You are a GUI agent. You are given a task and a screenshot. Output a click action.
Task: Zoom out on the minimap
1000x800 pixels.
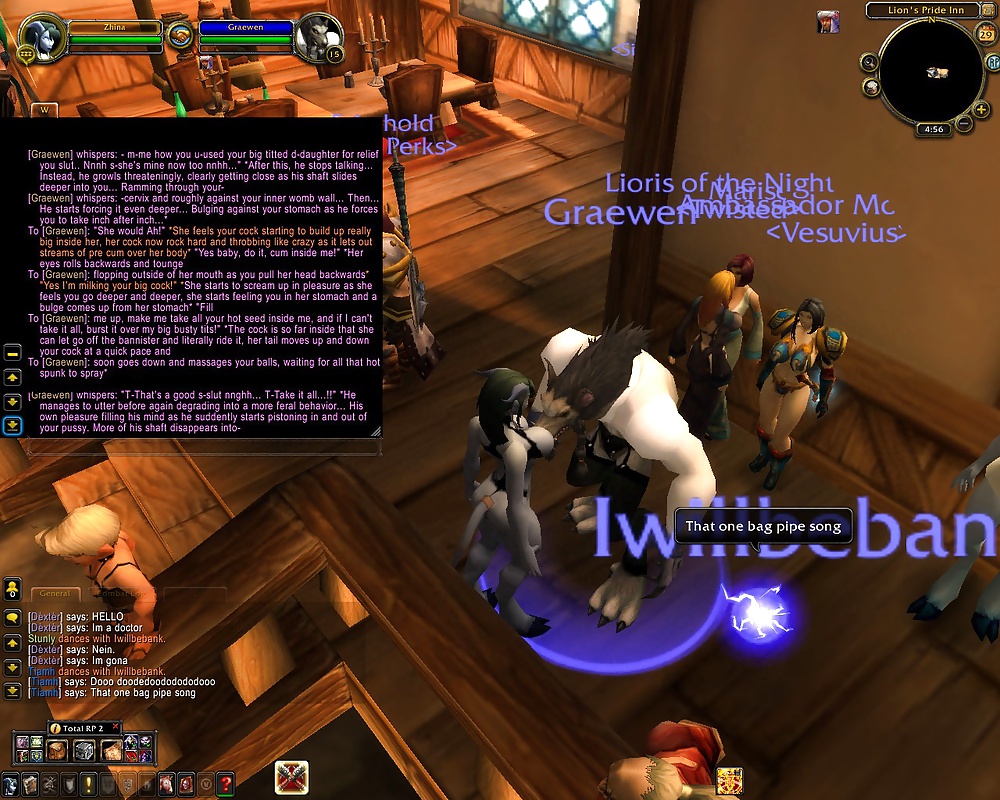(x=964, y=124)
